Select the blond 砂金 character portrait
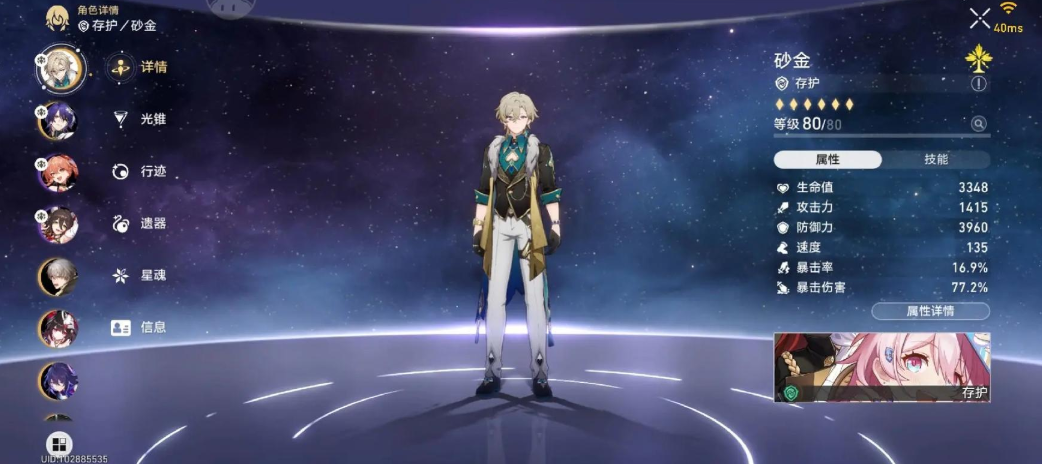 pos(59,67)
